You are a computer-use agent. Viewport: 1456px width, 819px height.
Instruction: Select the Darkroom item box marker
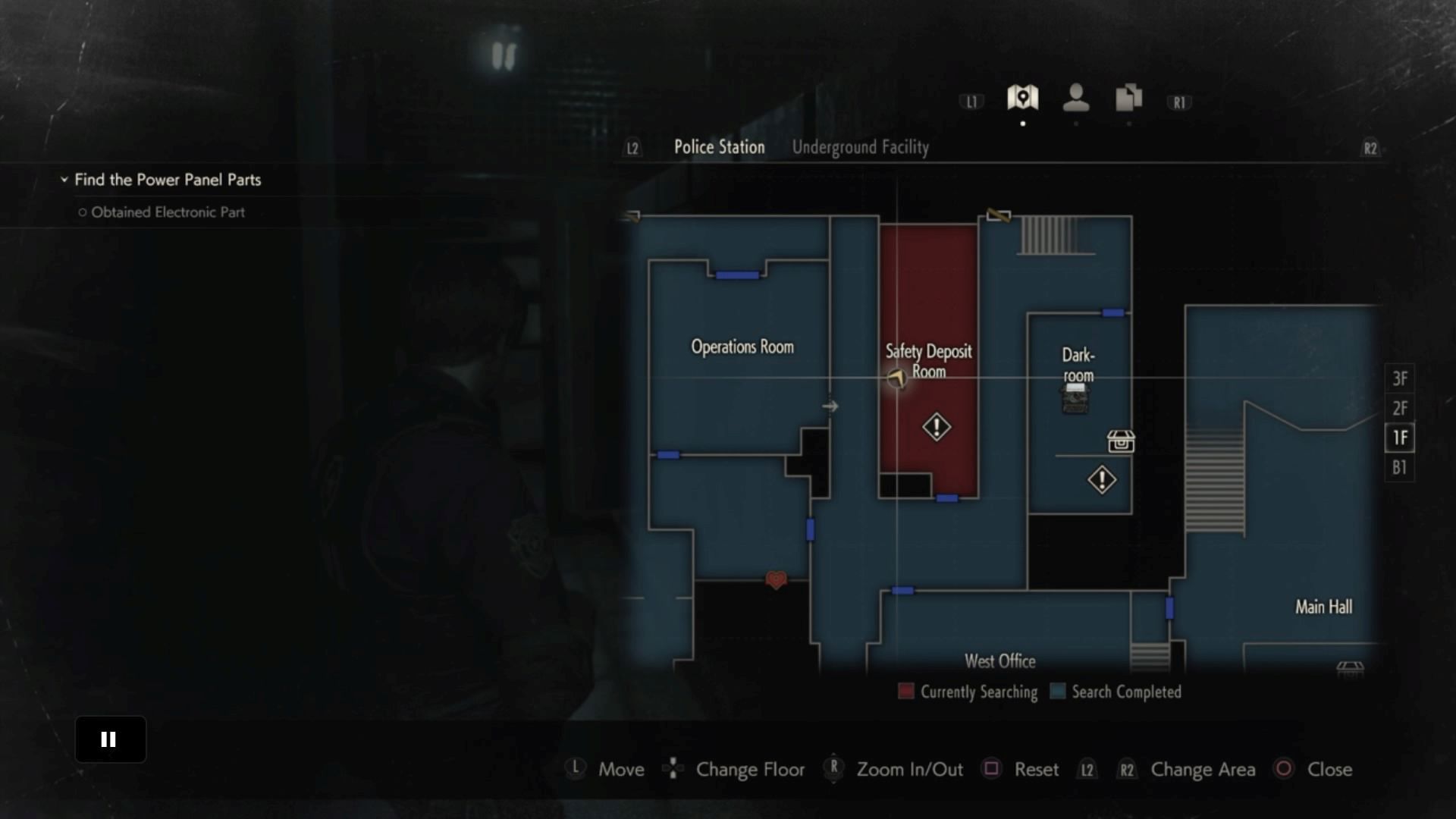(1121, 441)
